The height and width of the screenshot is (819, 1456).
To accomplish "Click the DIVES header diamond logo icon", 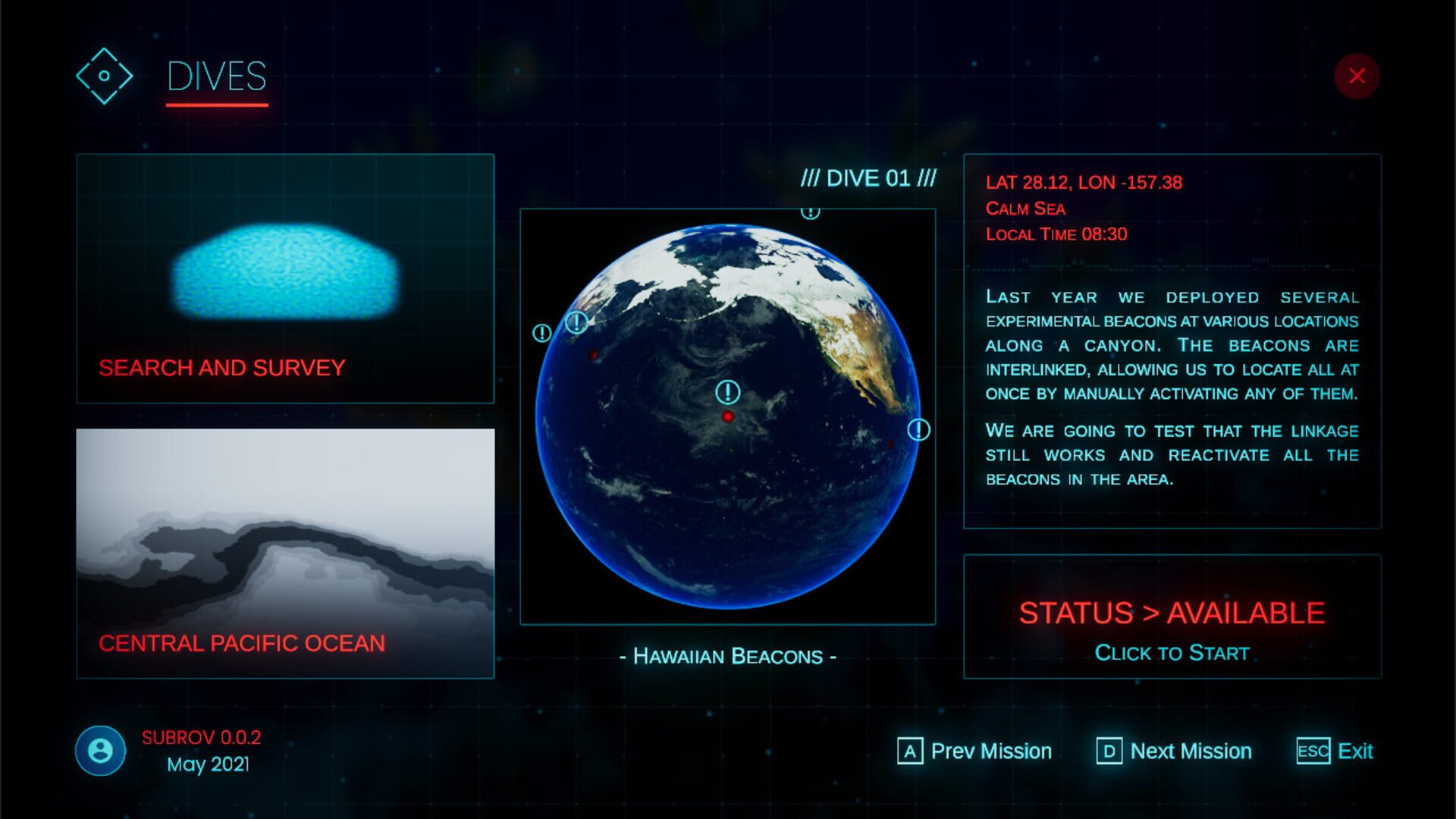I will tap(104, 76).
